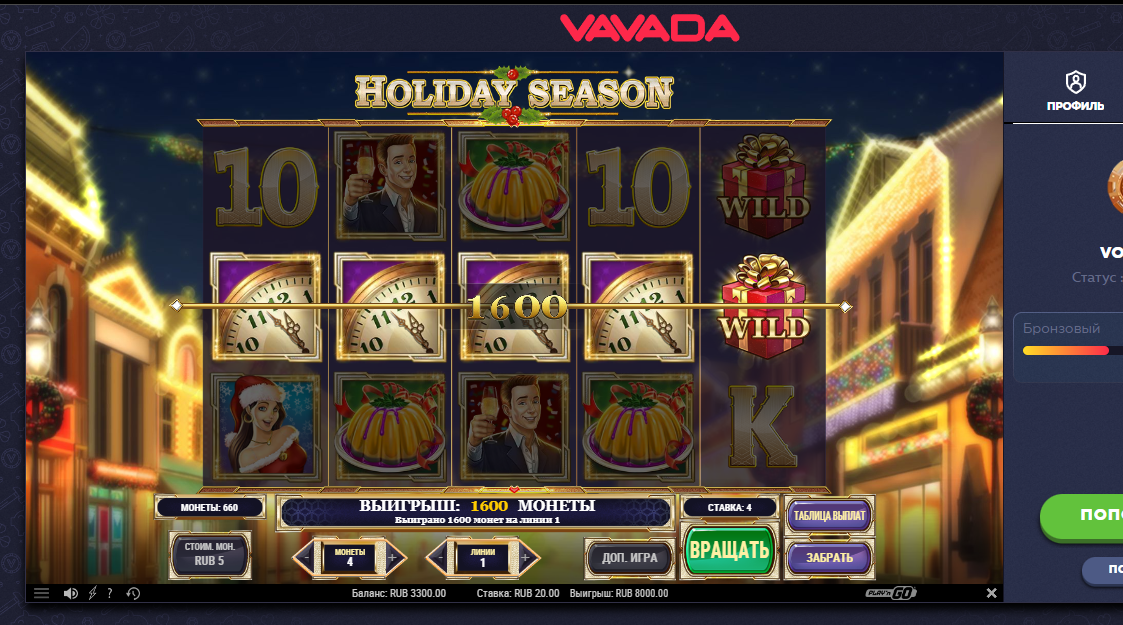Start the ДОП. ИГРА gamble round

[x=629, y=557]
